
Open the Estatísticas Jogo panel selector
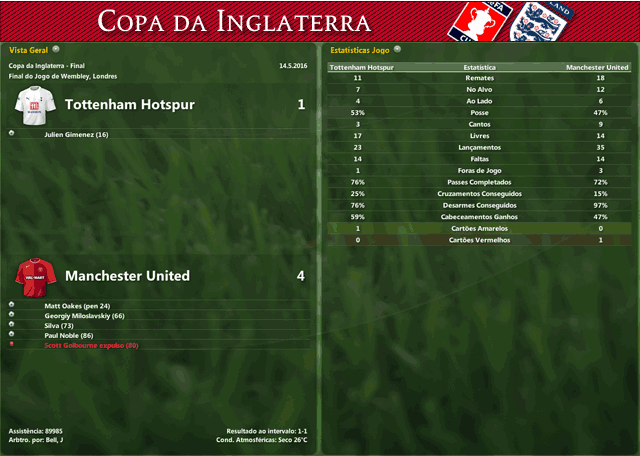pos(396,48)
